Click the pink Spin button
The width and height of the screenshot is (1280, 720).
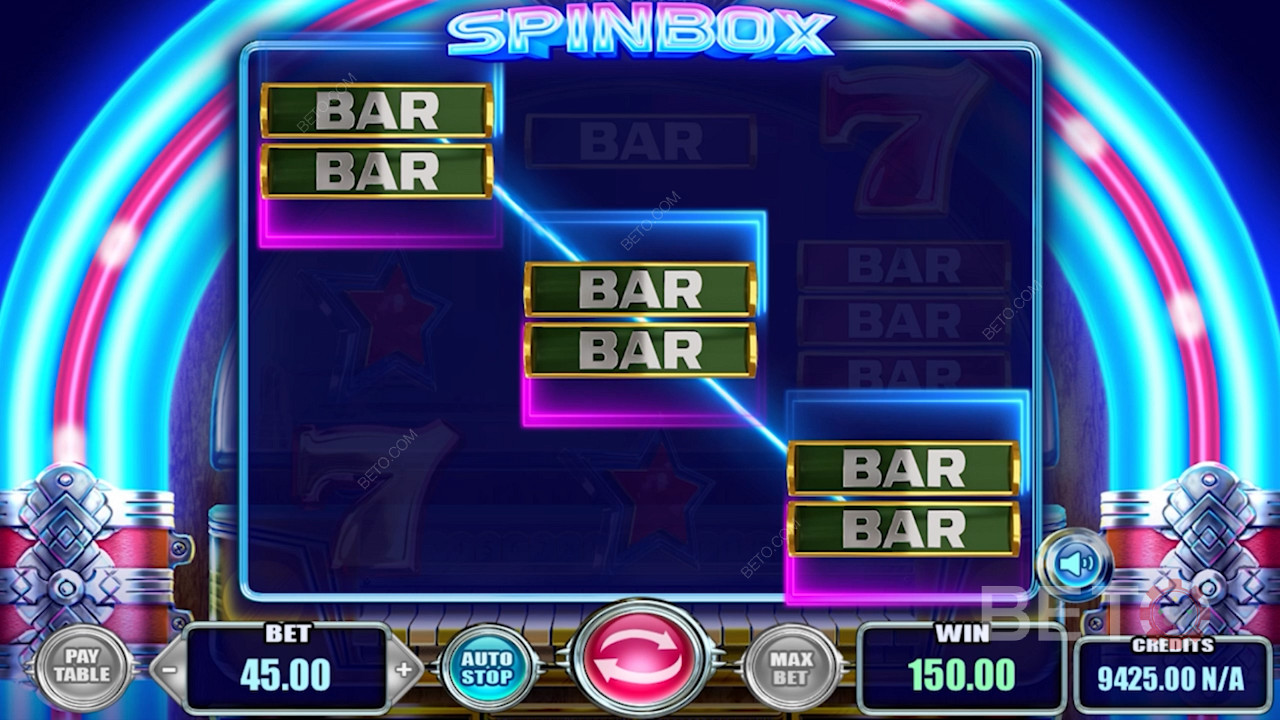coord(640,662)
